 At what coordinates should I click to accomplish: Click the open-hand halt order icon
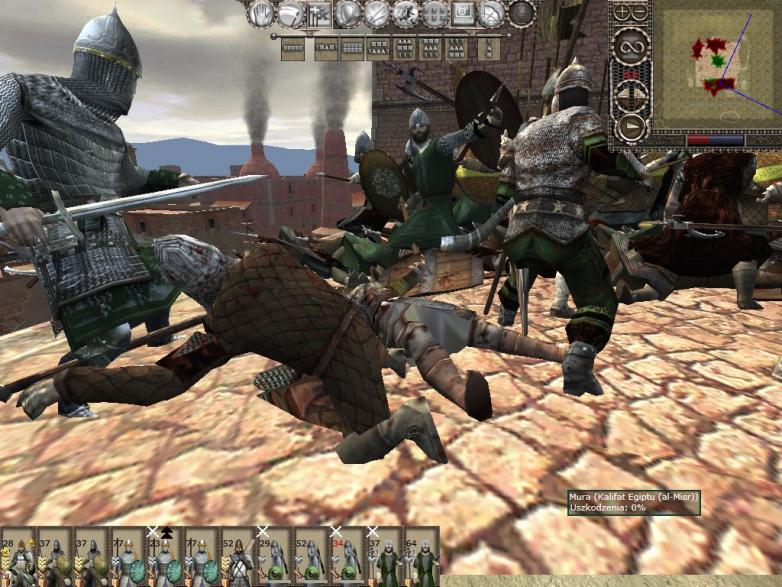262,13
